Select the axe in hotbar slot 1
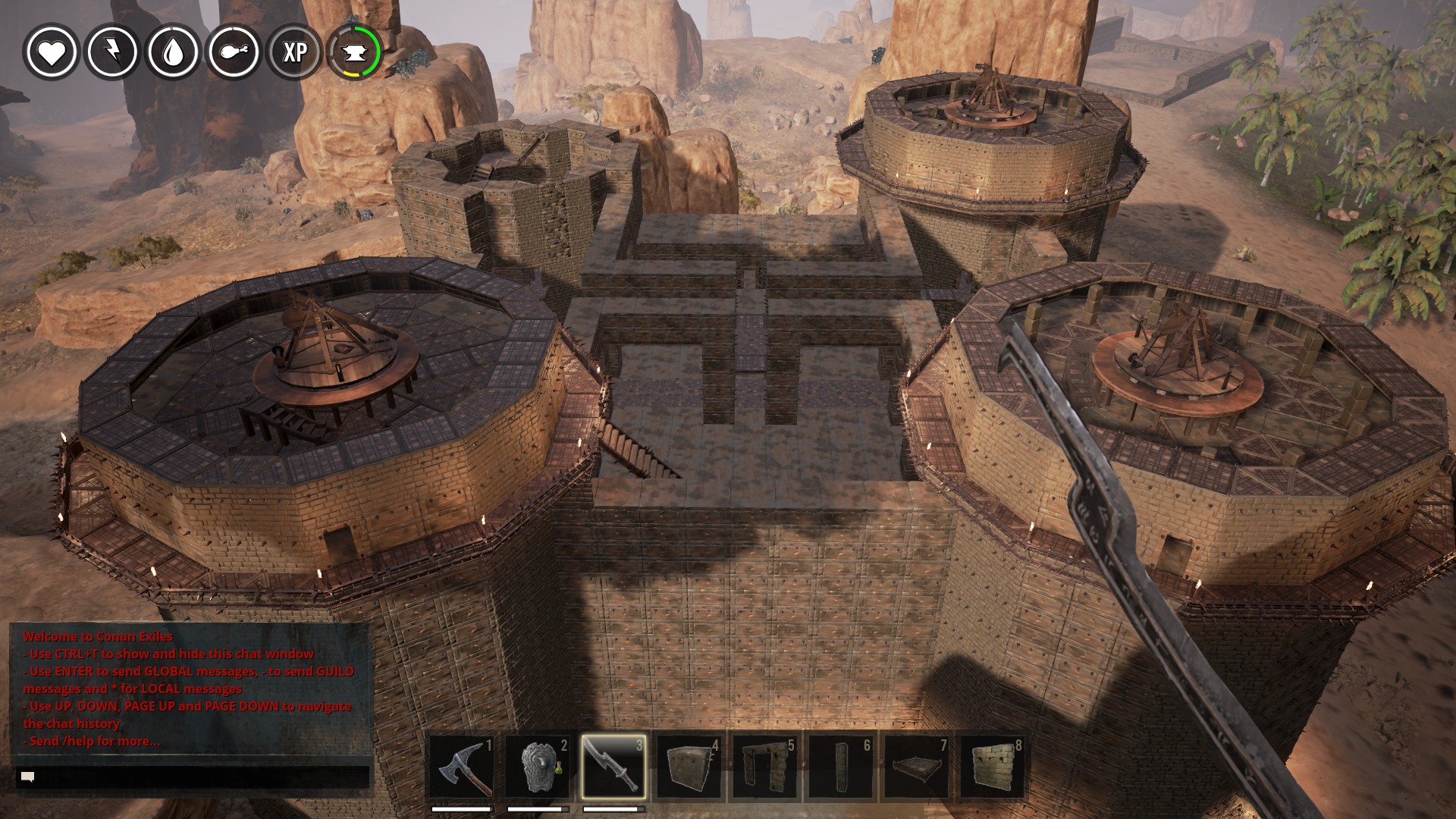This screenshot has width=1456, height=819. [462, 767]
